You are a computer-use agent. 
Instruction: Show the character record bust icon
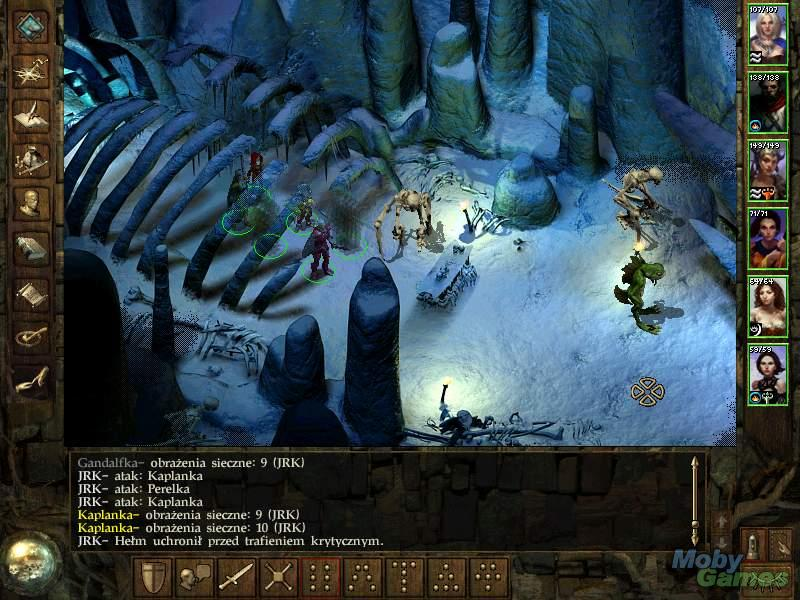tap(33, 202)
